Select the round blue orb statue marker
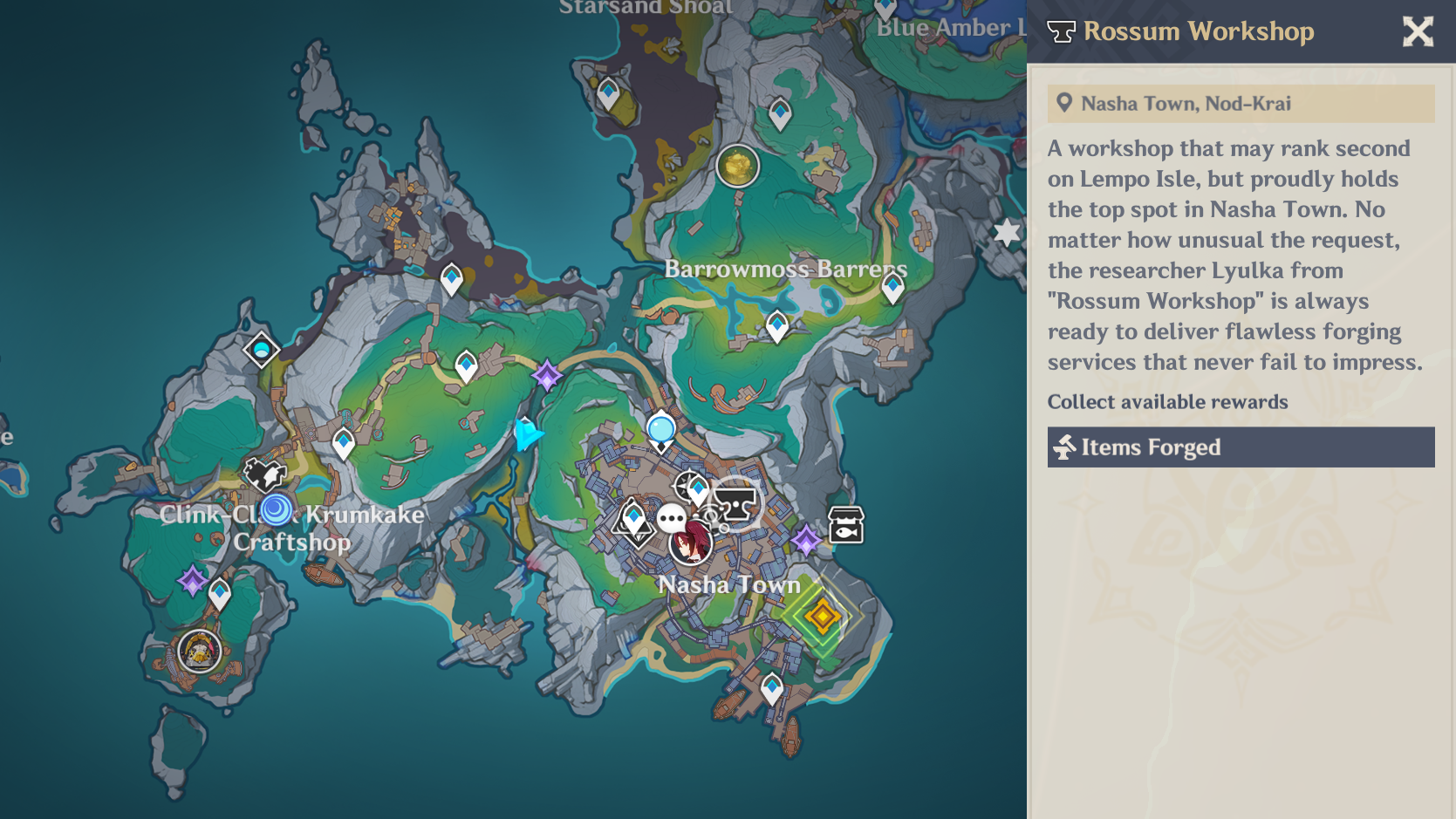 pos(661,429)
